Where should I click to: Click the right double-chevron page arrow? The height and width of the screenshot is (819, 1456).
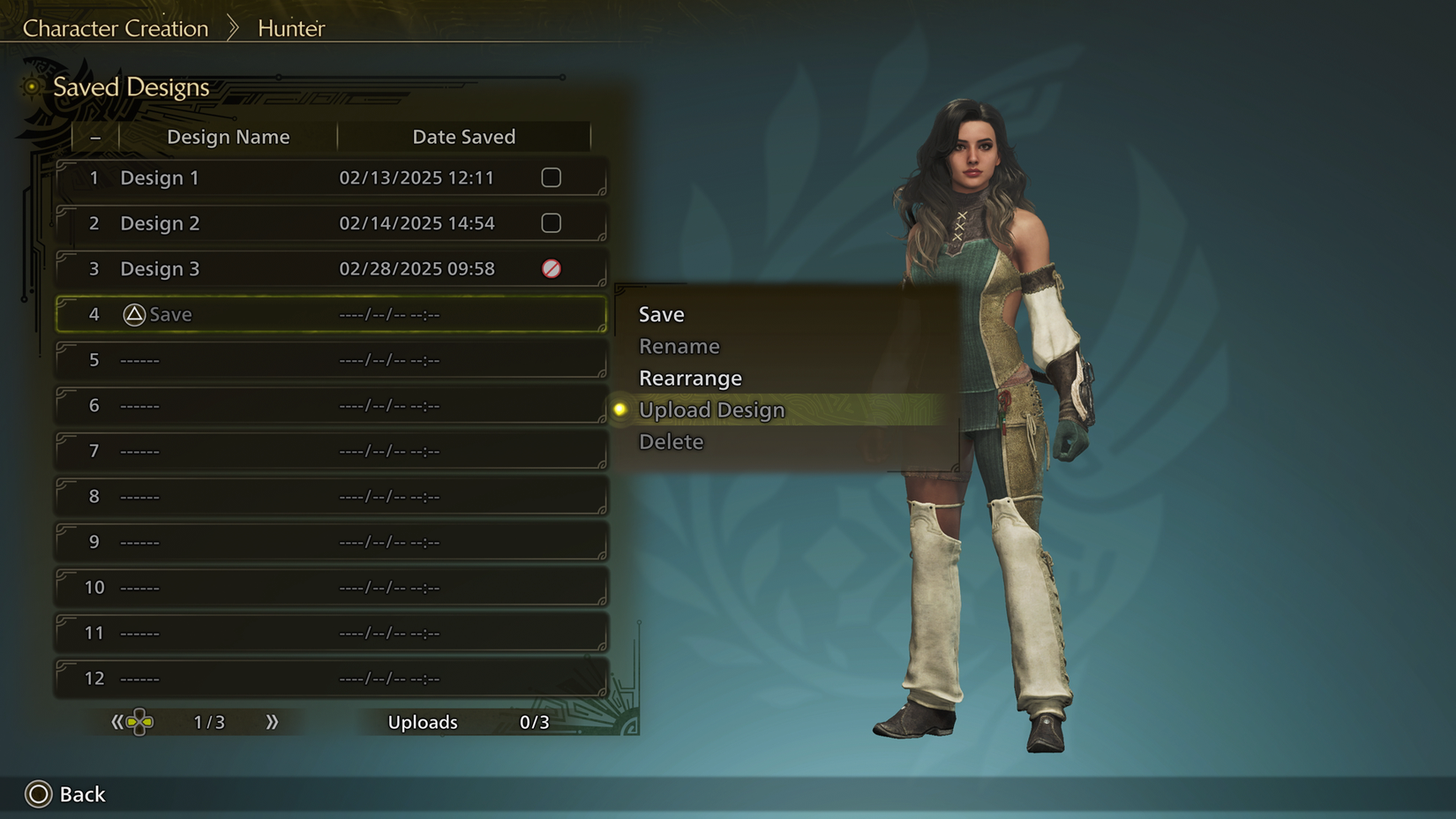tap(274, 722)
